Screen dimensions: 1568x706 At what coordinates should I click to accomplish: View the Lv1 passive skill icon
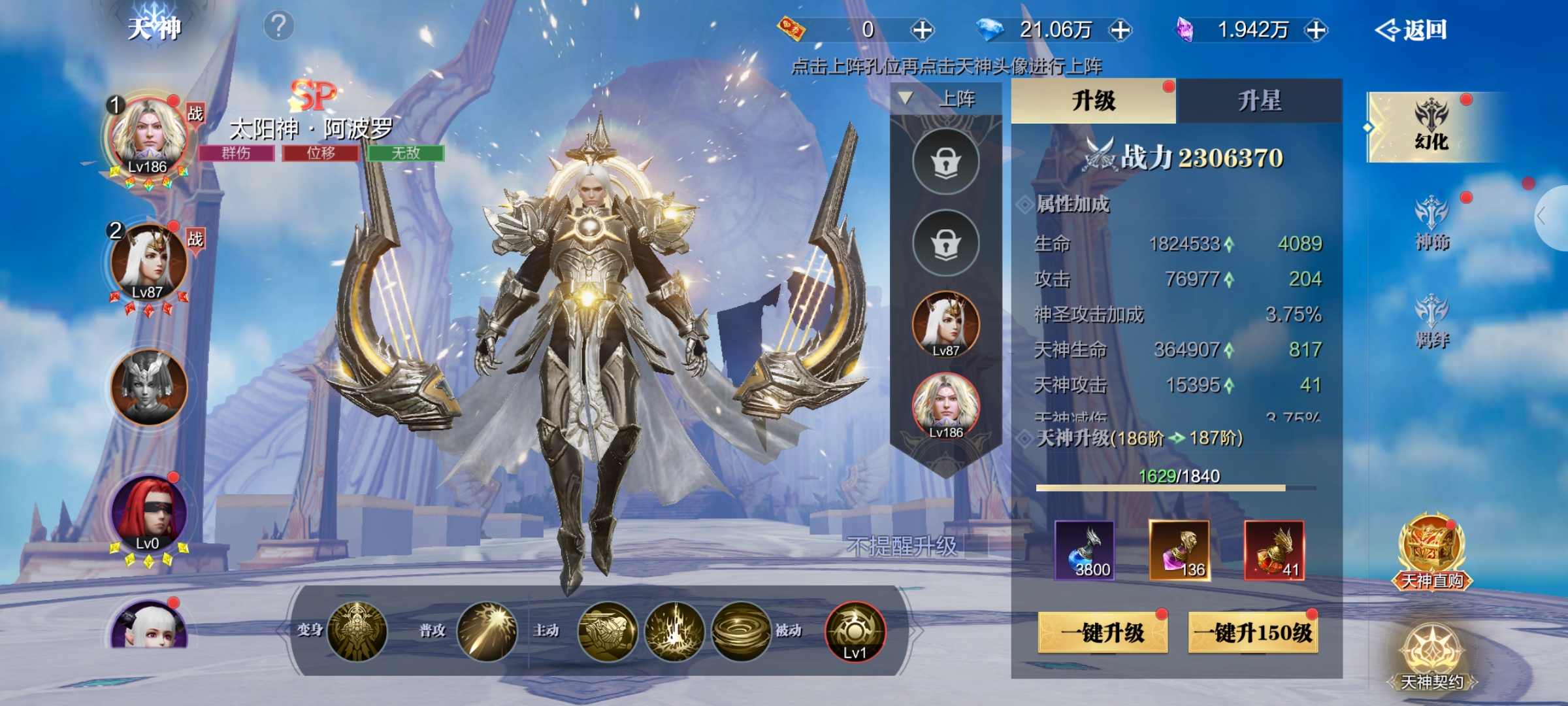point(855,632)
